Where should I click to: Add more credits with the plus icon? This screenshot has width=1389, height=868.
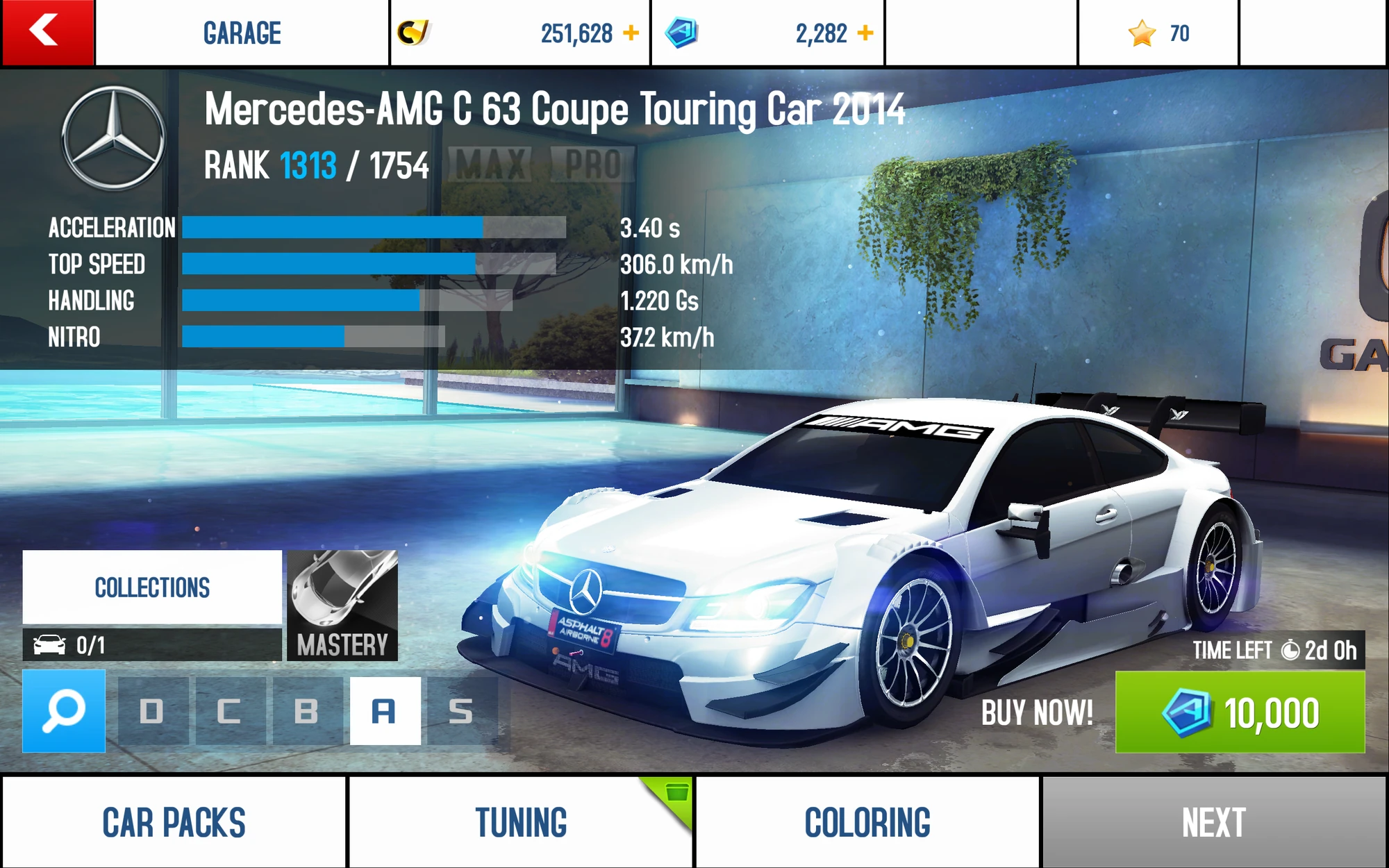tap(631, 33)
